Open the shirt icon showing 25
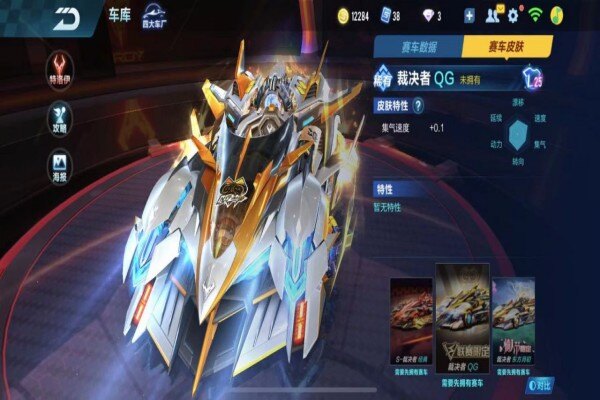Image resolution: width=600 pixels, height=400 pixels. coord(533,78)
